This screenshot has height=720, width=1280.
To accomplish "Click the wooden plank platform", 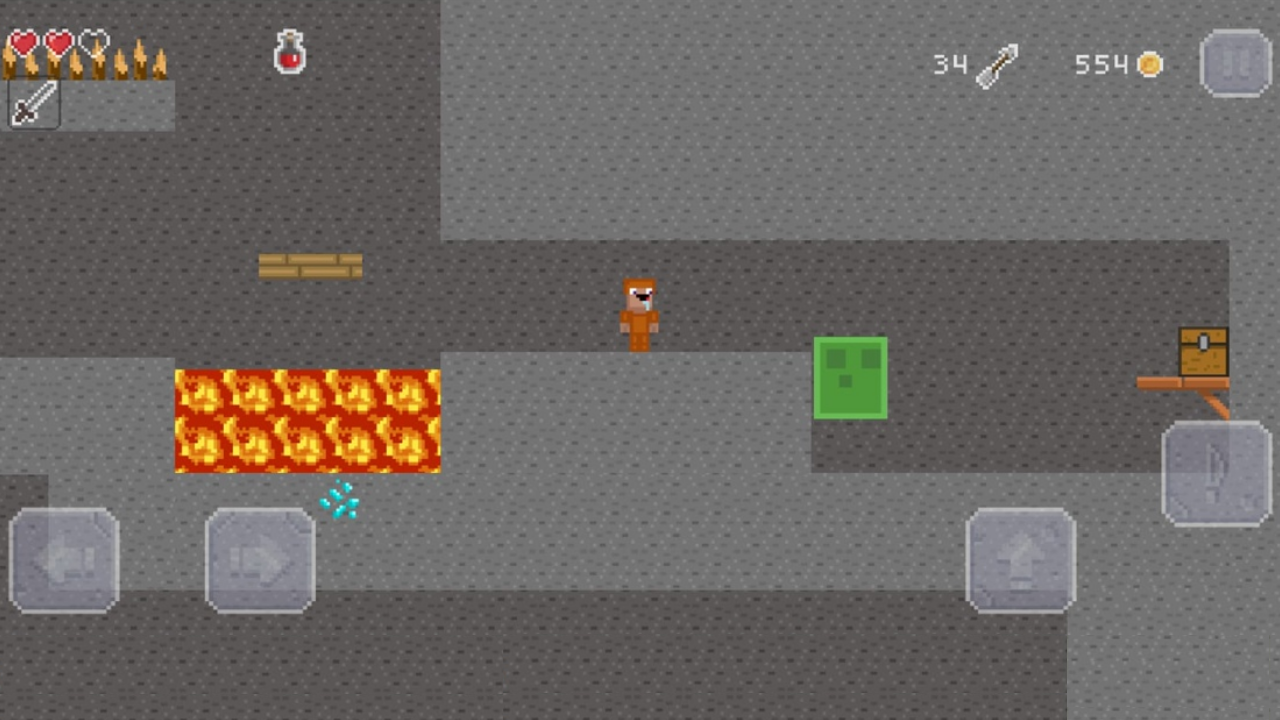I will coord(309,265).
